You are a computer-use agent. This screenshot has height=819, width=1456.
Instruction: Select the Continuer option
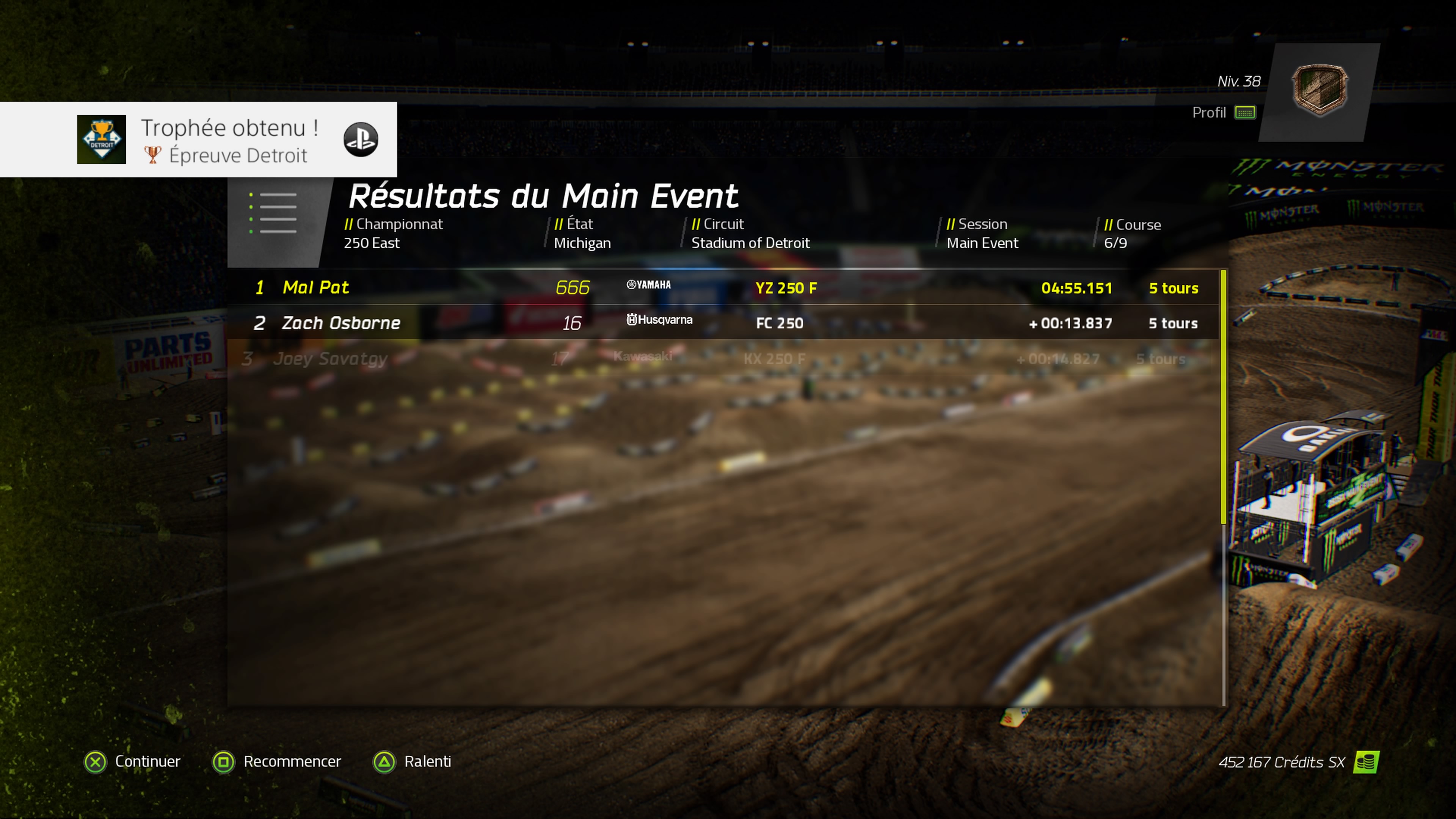pyautogui.click(x=132, y=761)
